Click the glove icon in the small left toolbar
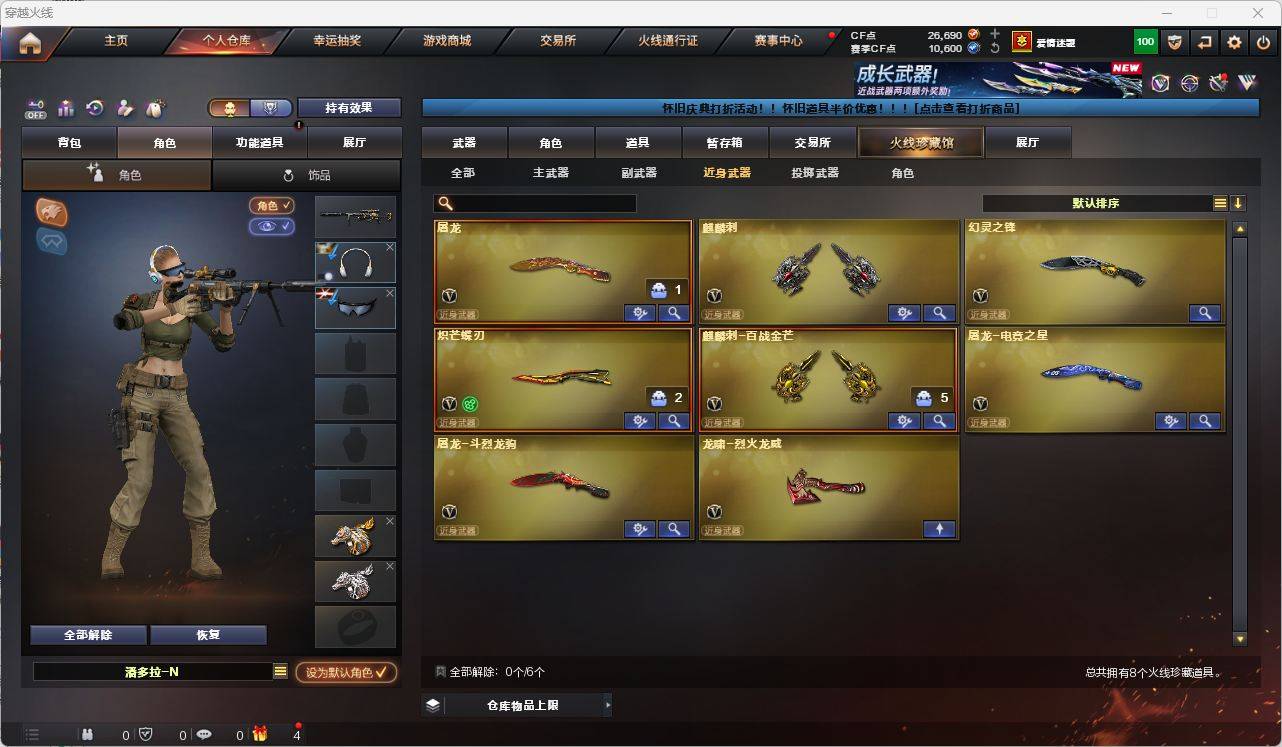Screen dimensions: 1282x747 tap(153, 107)
